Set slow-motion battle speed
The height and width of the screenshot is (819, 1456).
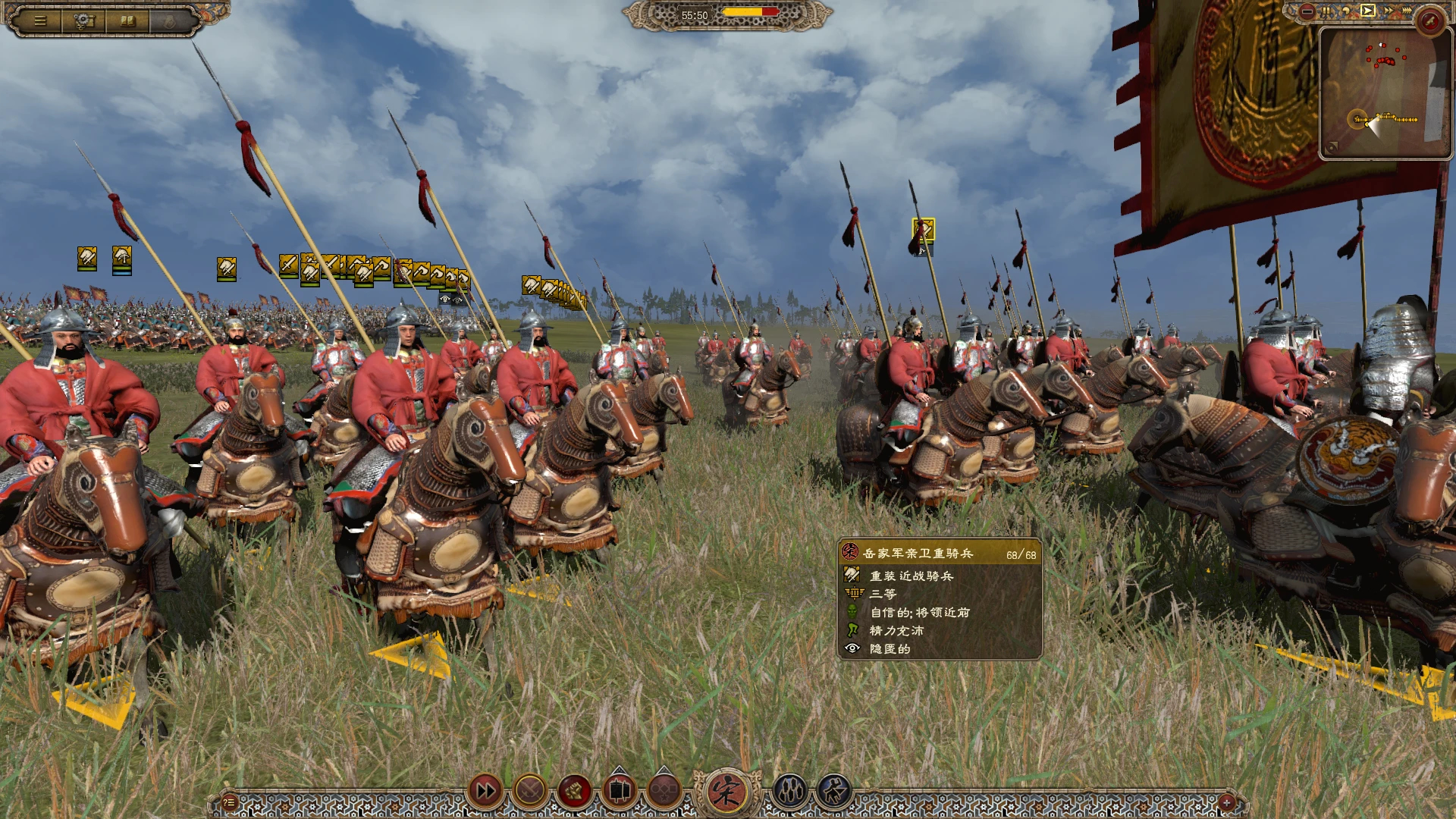point(1347,11)
